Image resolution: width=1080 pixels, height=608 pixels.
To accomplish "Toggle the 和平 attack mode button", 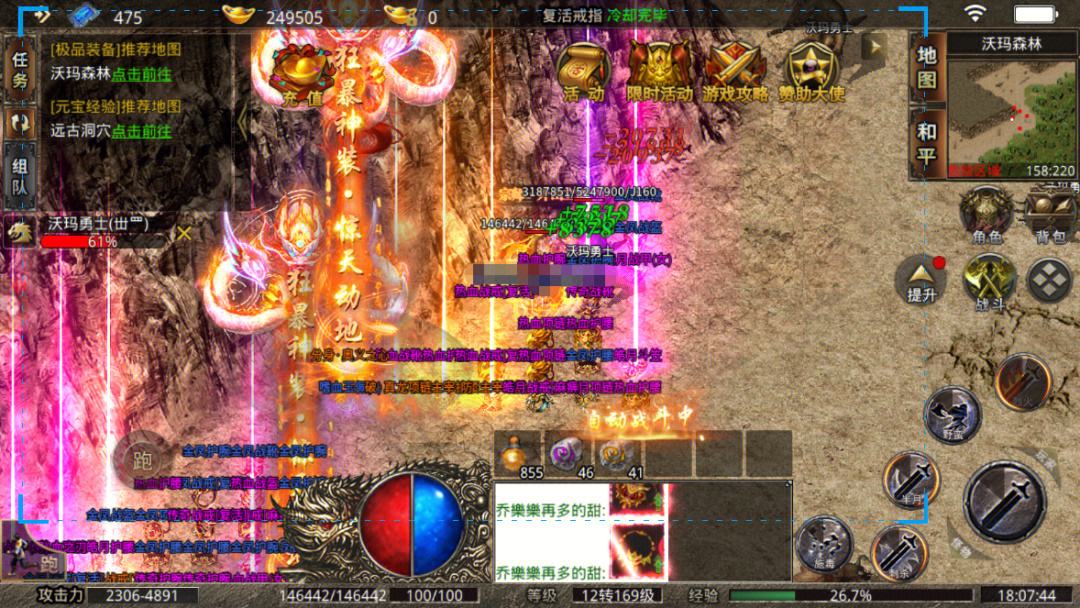I will point(927,142).
